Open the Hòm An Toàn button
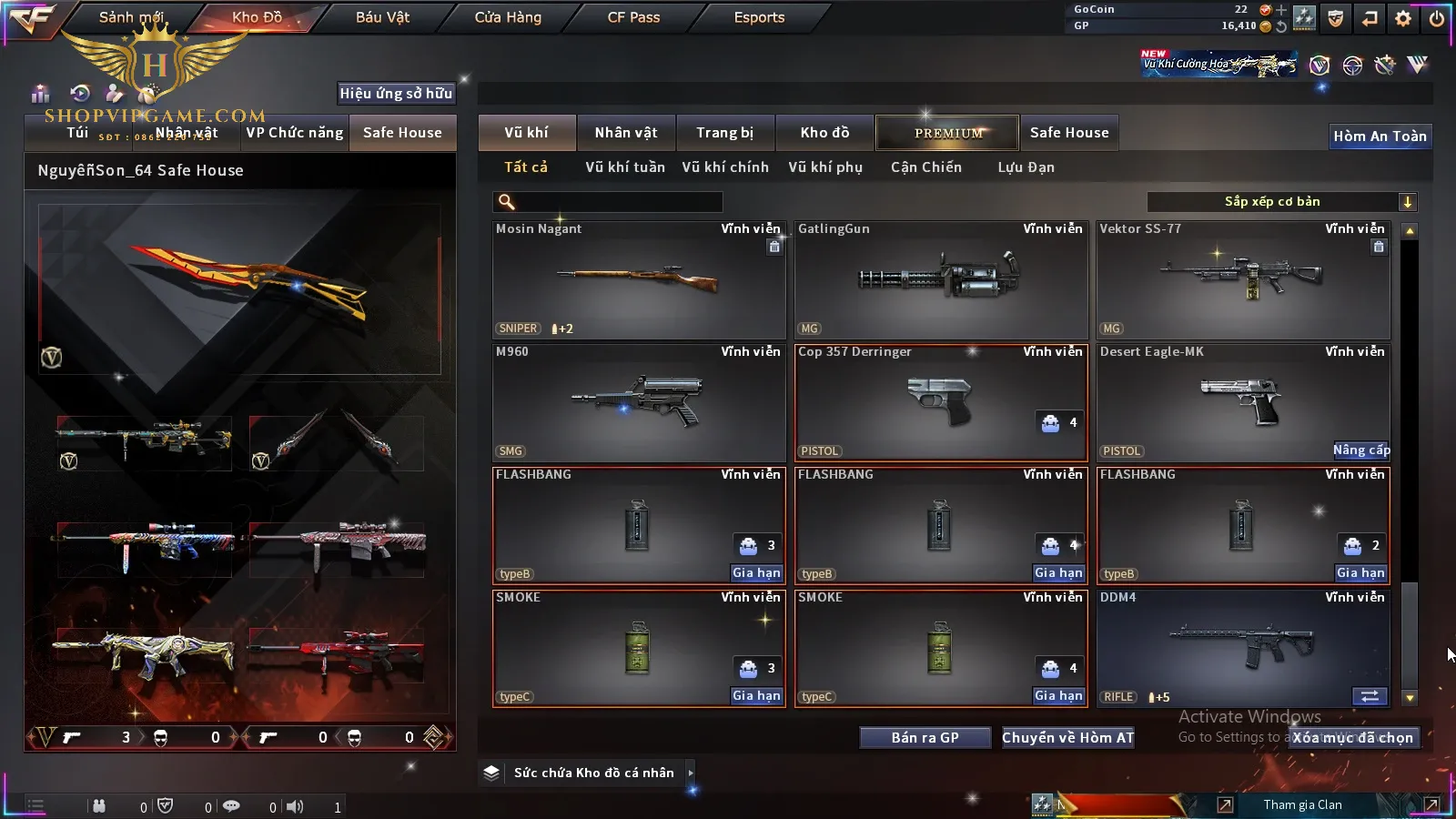1456x819 pixels. 1380,136
